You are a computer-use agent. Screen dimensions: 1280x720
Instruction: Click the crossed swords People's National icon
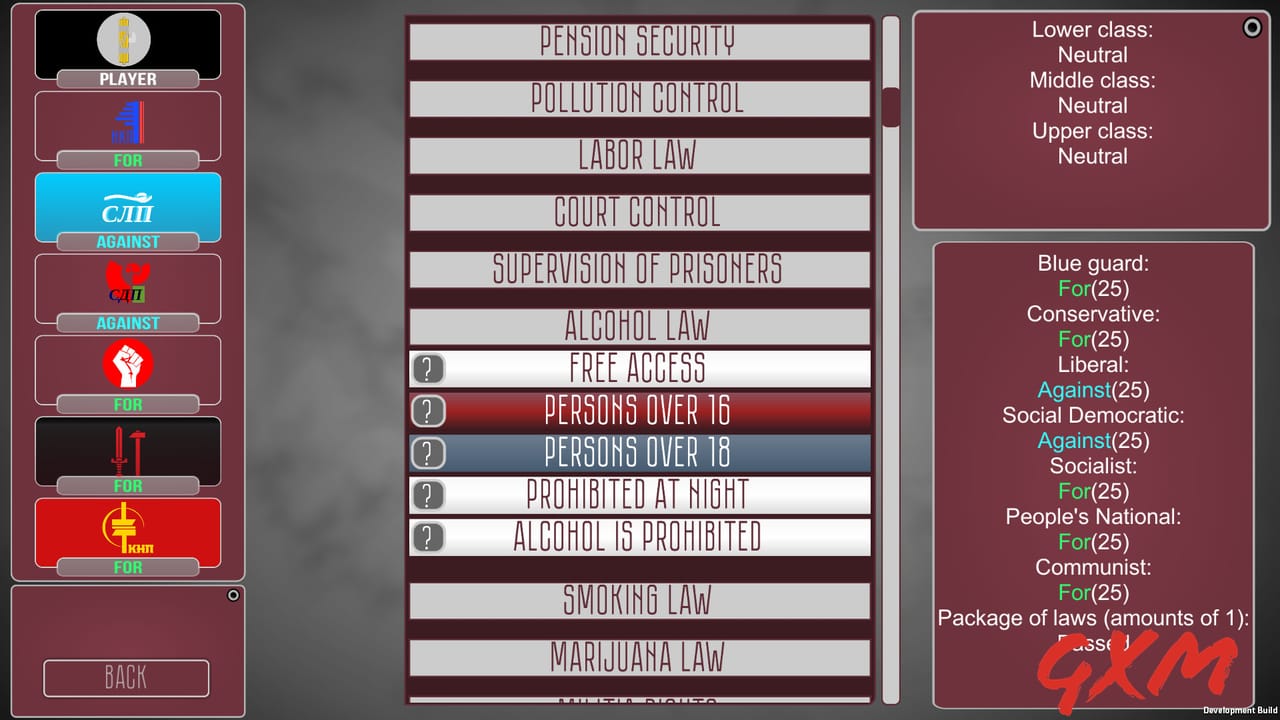click(x=127, y=450)
